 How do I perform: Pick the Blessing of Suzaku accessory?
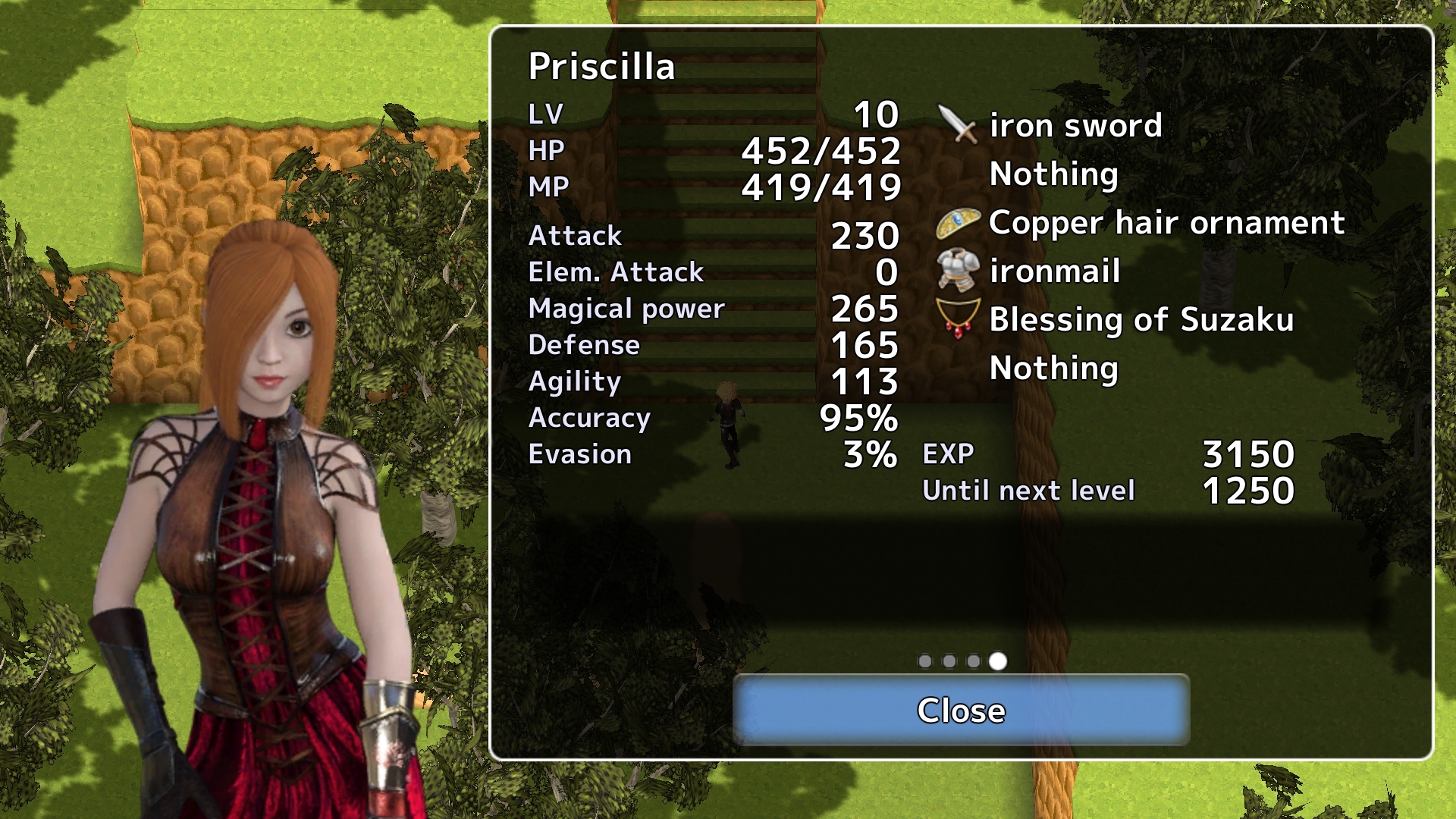(1141, 320)
